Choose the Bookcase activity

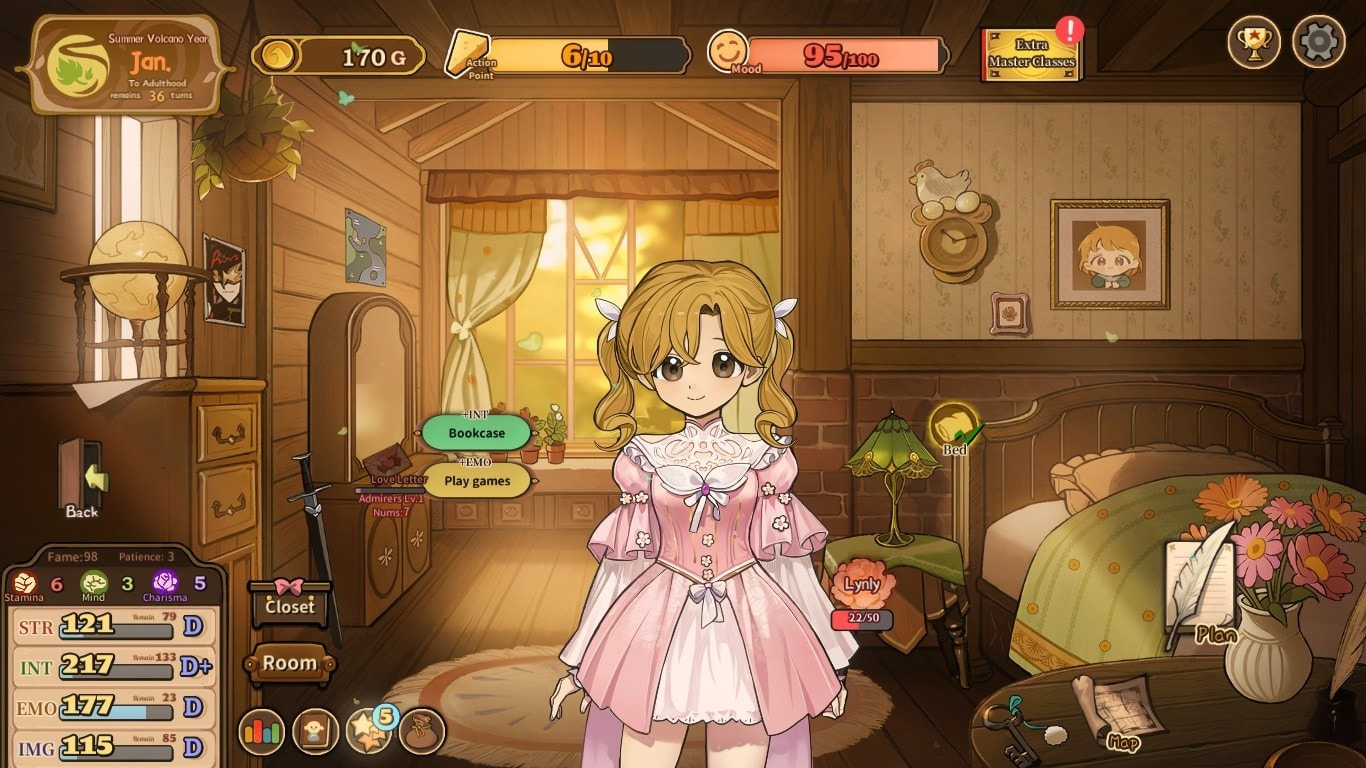pyautogui.click(x=476, y=433)
